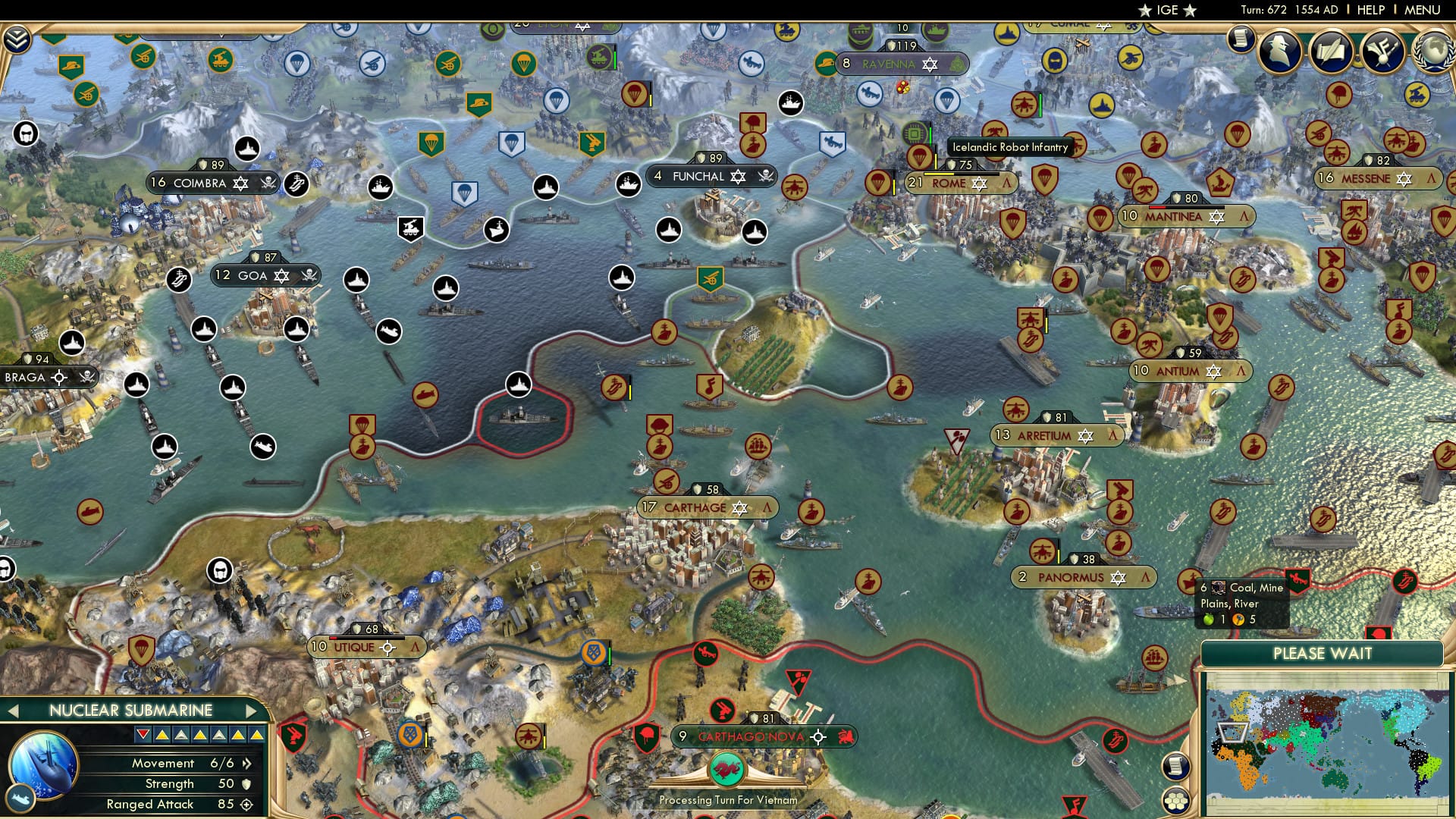The width and height of the screenshot is (1456, 819).
Task: Click the next-unit arrow on the submarine panel
Action: pyautogui.click(x=253, y=711)
